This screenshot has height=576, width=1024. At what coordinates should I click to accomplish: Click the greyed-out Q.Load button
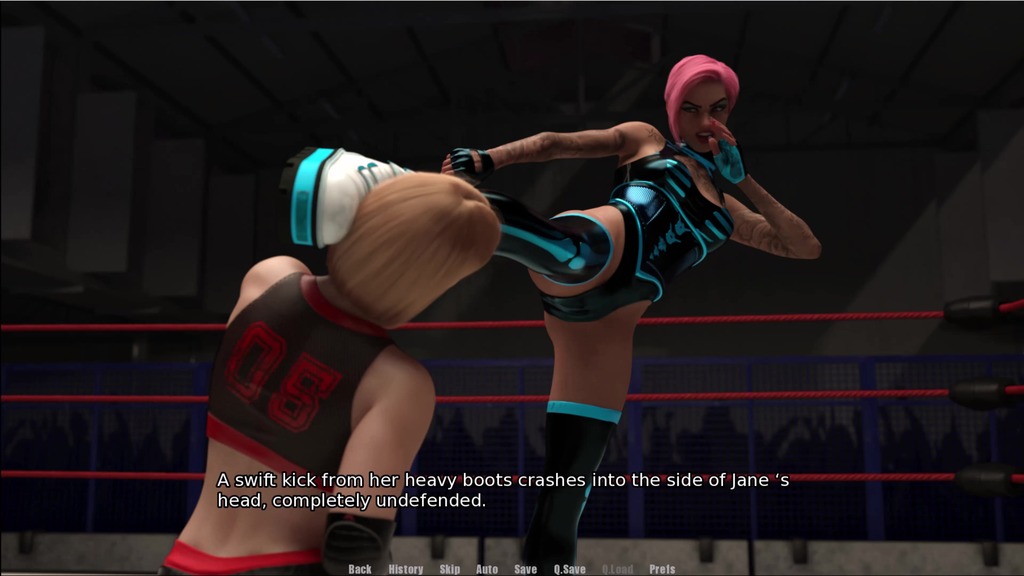[617, 569]
